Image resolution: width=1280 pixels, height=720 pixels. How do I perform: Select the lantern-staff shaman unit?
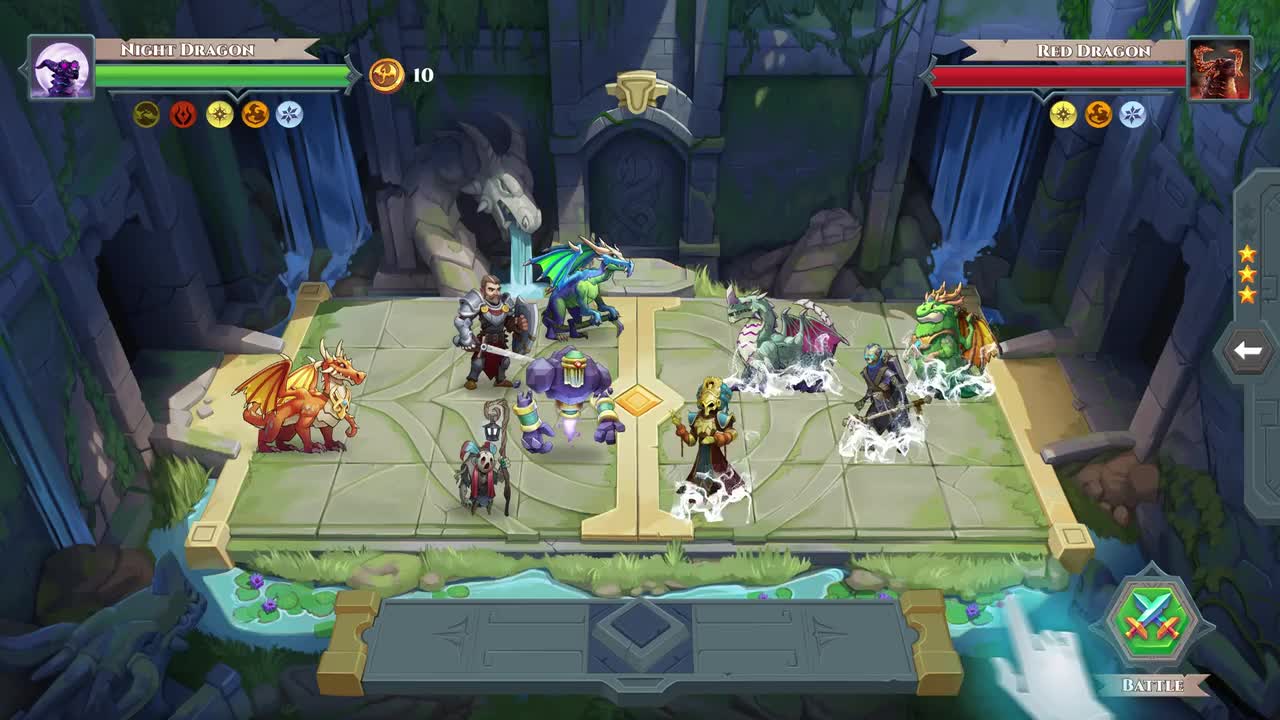[x=485, y=465]
